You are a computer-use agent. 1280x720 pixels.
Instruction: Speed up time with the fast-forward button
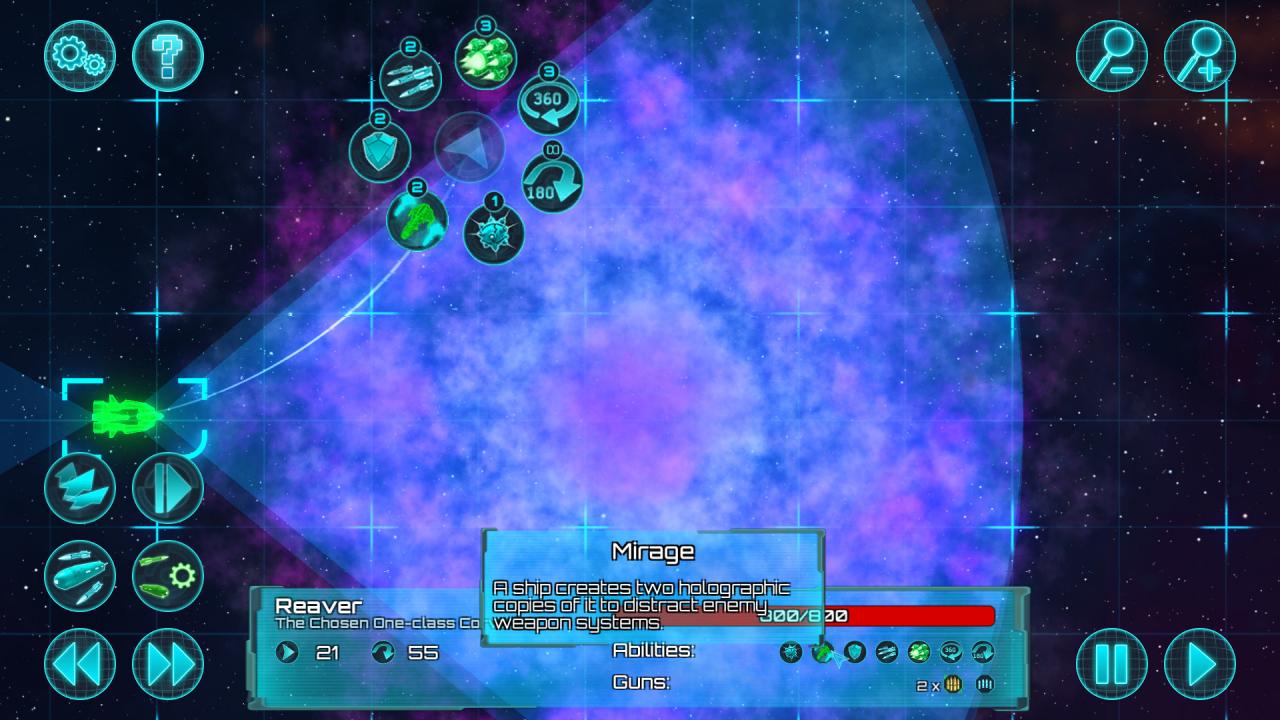[x=168, y=663]
